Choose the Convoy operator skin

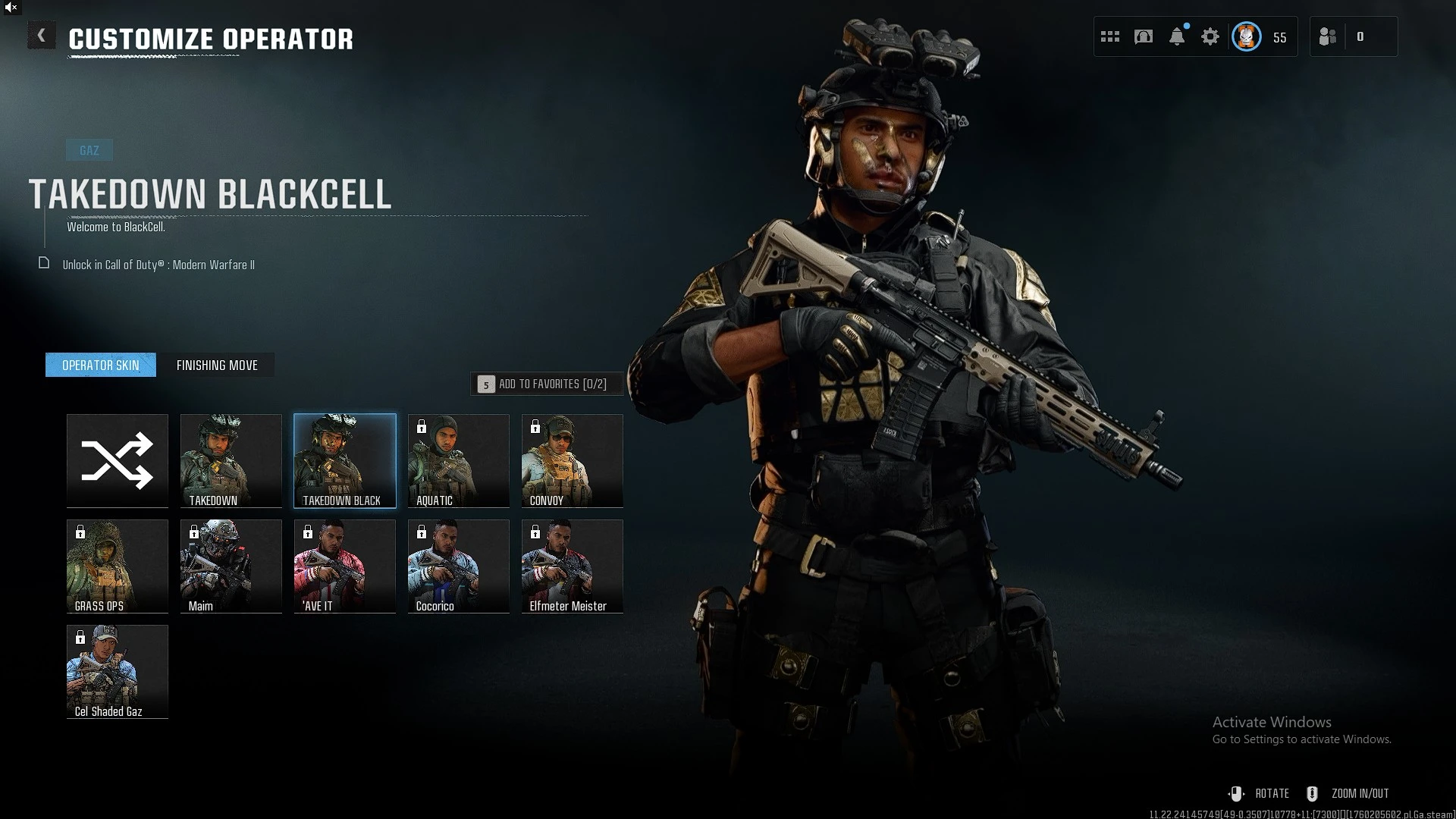coord(573,460)
